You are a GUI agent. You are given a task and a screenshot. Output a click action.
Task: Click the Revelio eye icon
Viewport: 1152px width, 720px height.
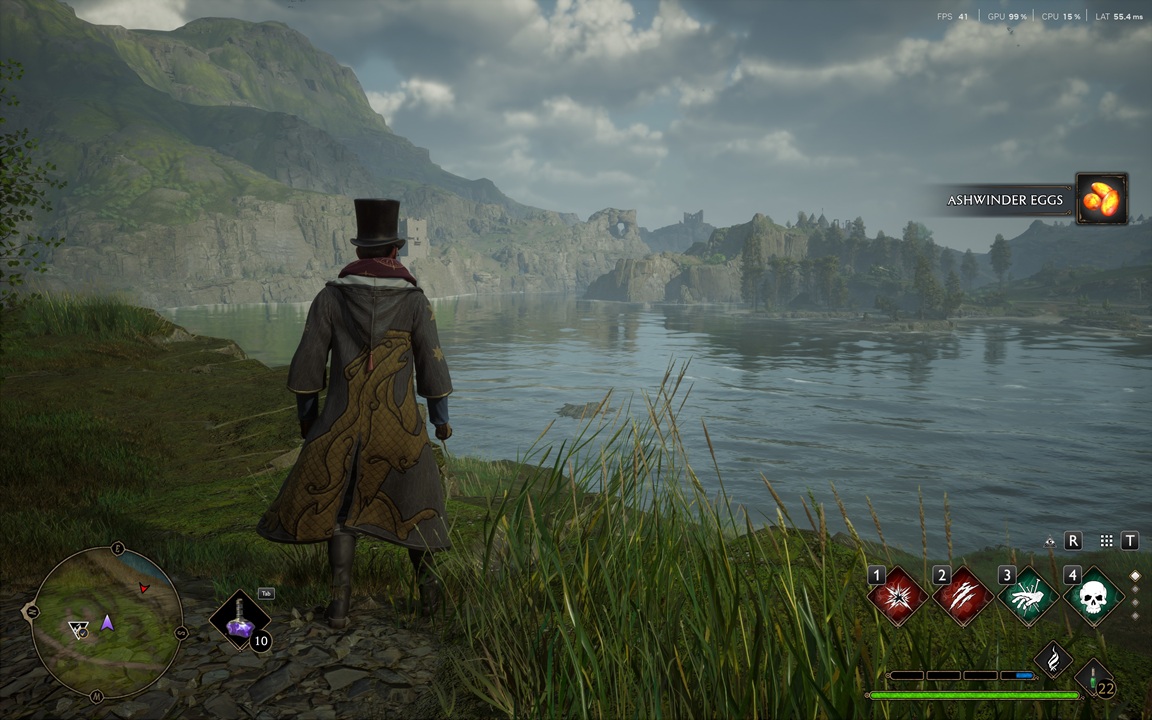[1050, 541]
